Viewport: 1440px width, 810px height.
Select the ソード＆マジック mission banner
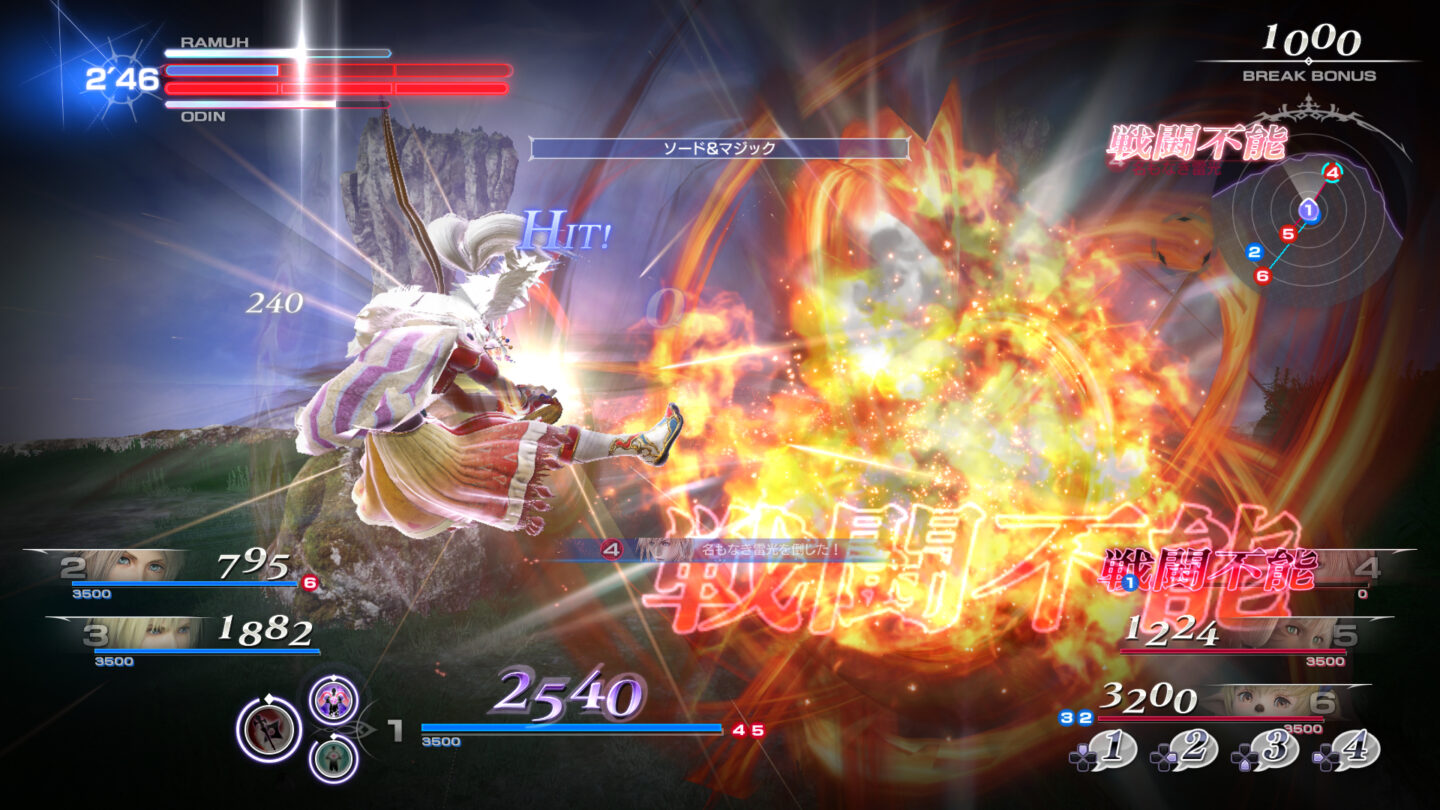point(719,147)
